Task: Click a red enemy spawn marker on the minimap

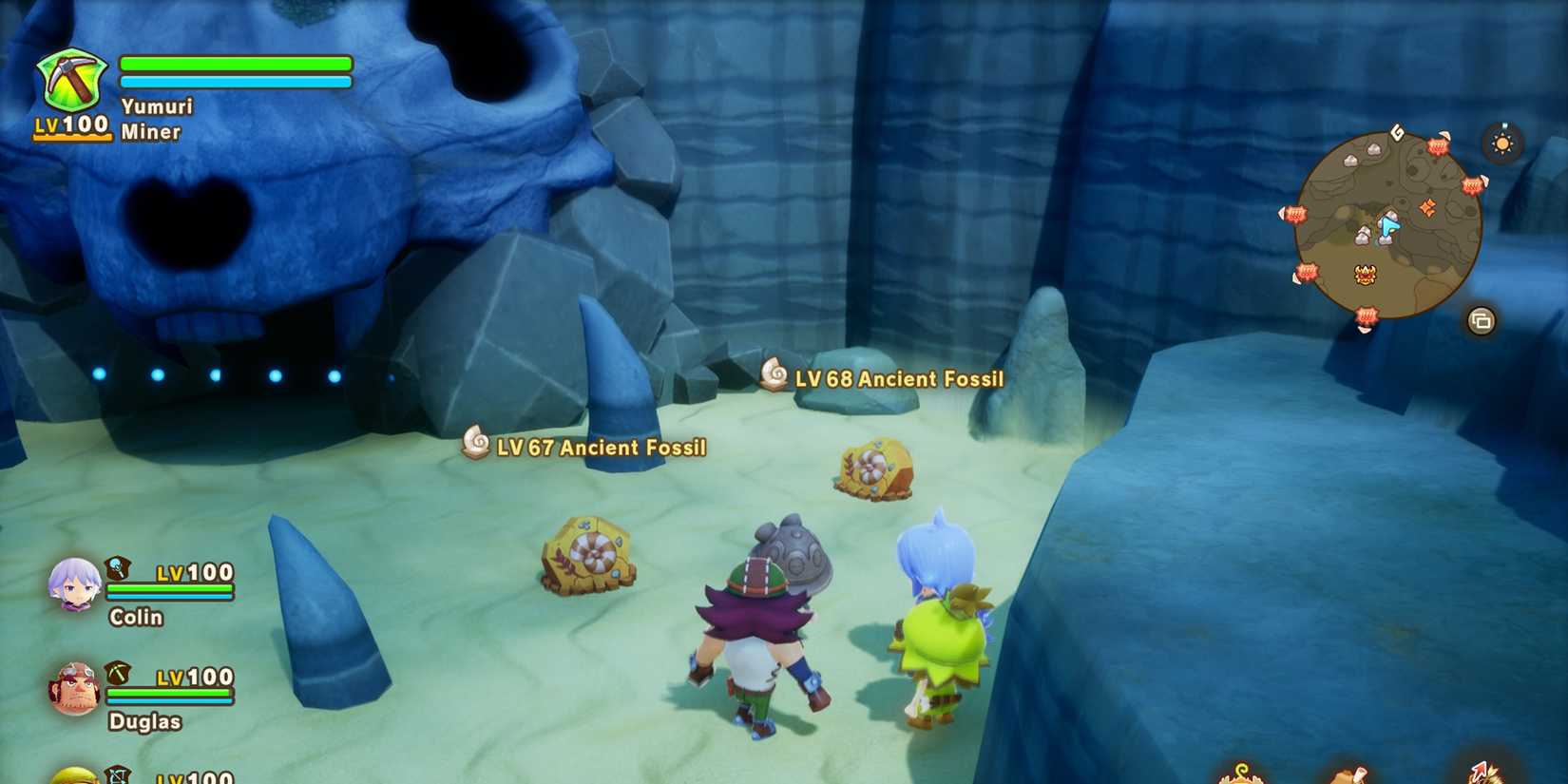Action: pyautogui.click(x=1437, y=147)
